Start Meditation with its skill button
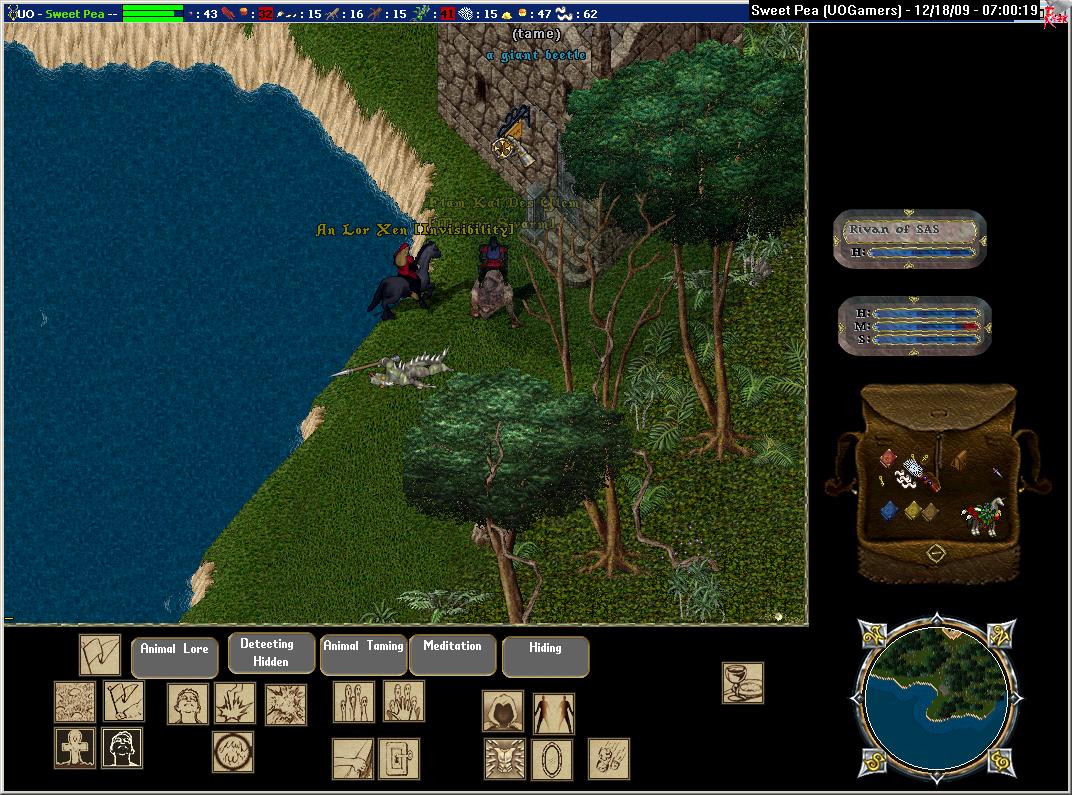 pyautogui.click(x=452, y=654)
